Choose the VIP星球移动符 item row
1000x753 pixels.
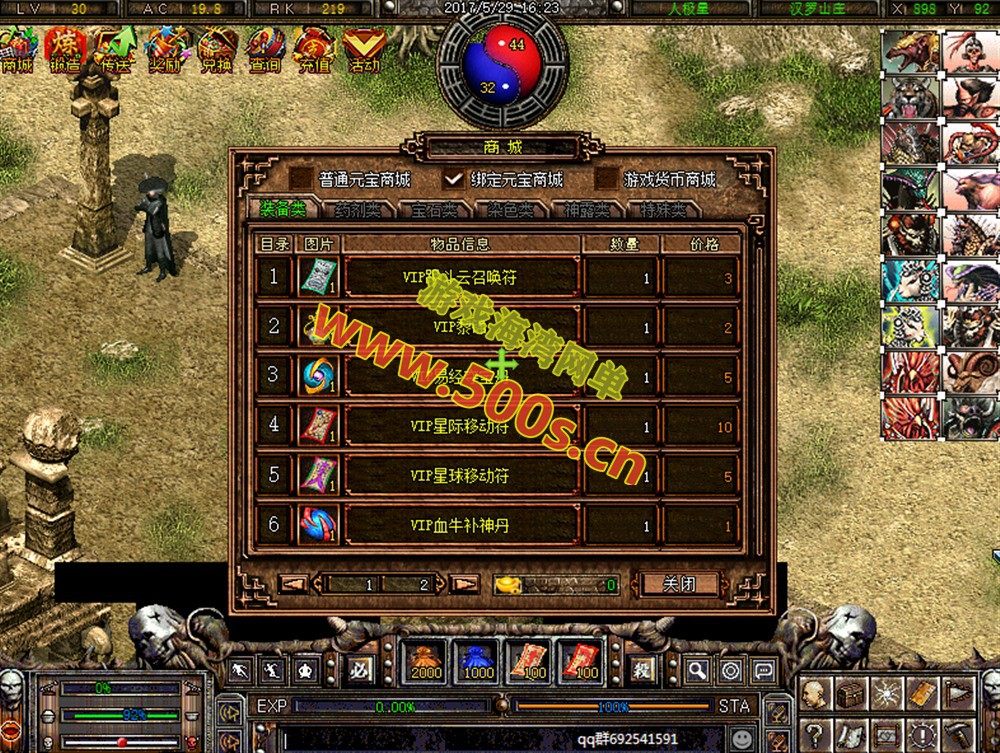pyautogui.click(x=461, y=476)
